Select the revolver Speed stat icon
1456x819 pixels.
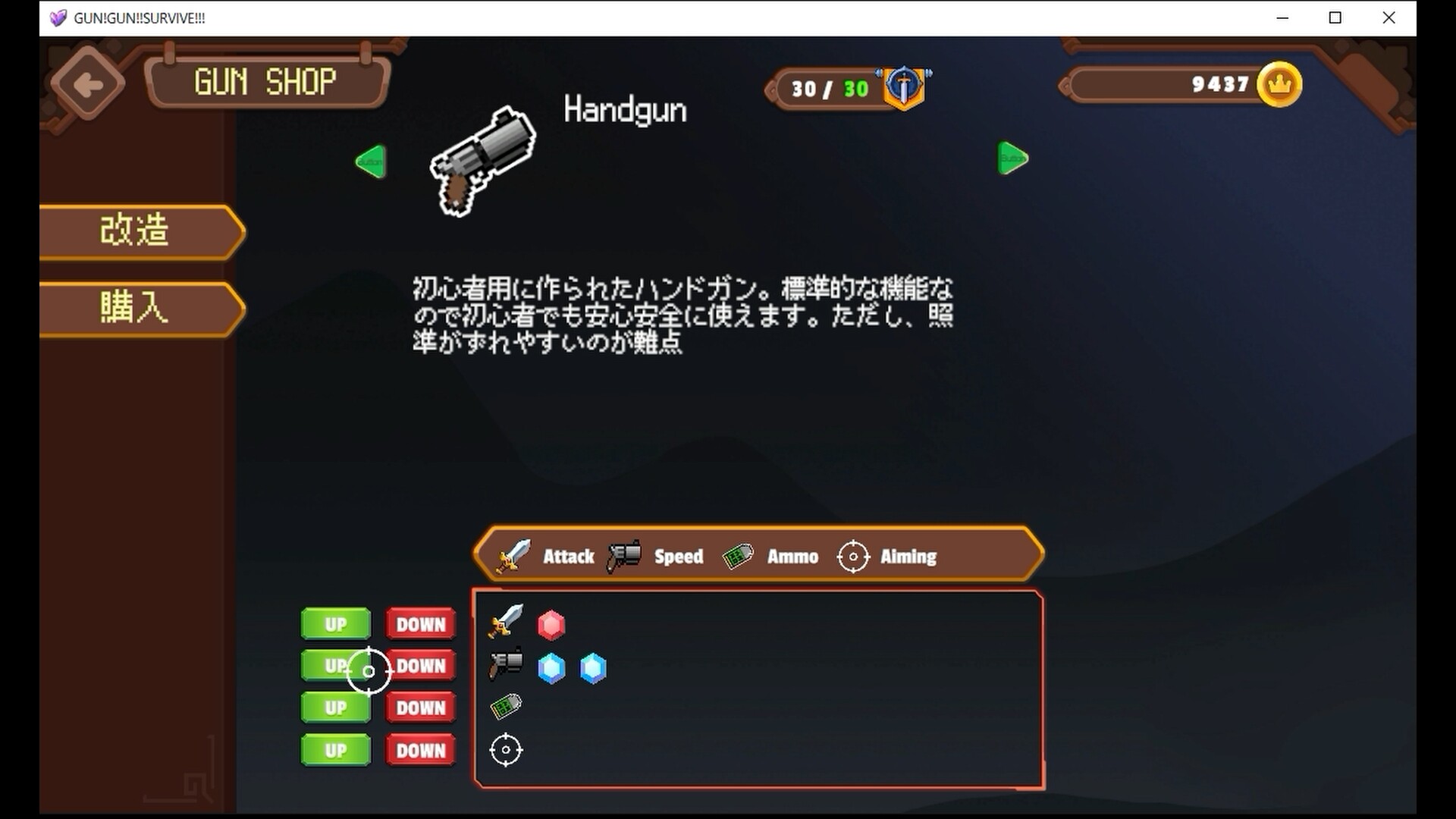point(622,556)
